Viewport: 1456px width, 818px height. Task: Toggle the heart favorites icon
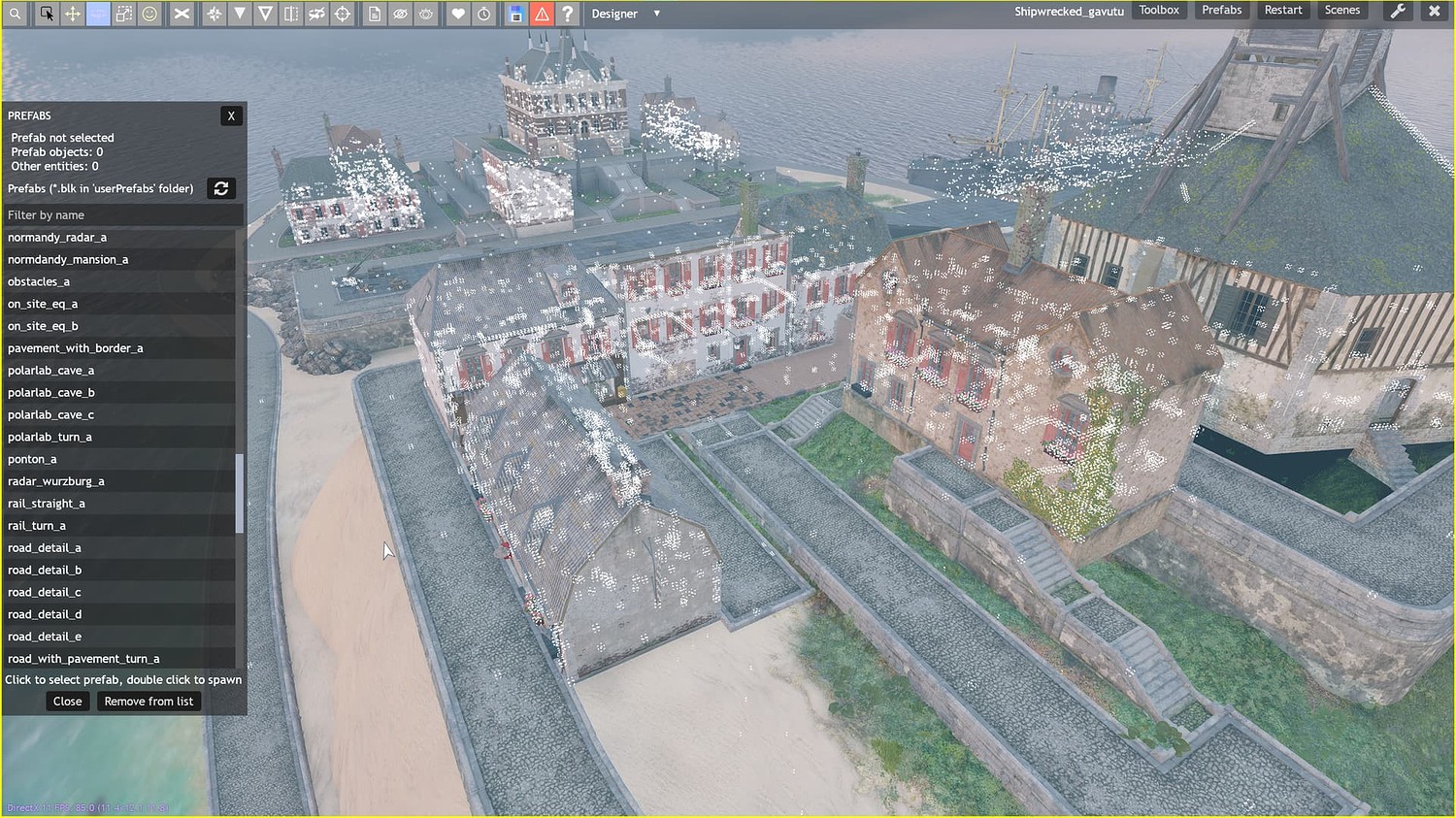click(x=457, y=14)
